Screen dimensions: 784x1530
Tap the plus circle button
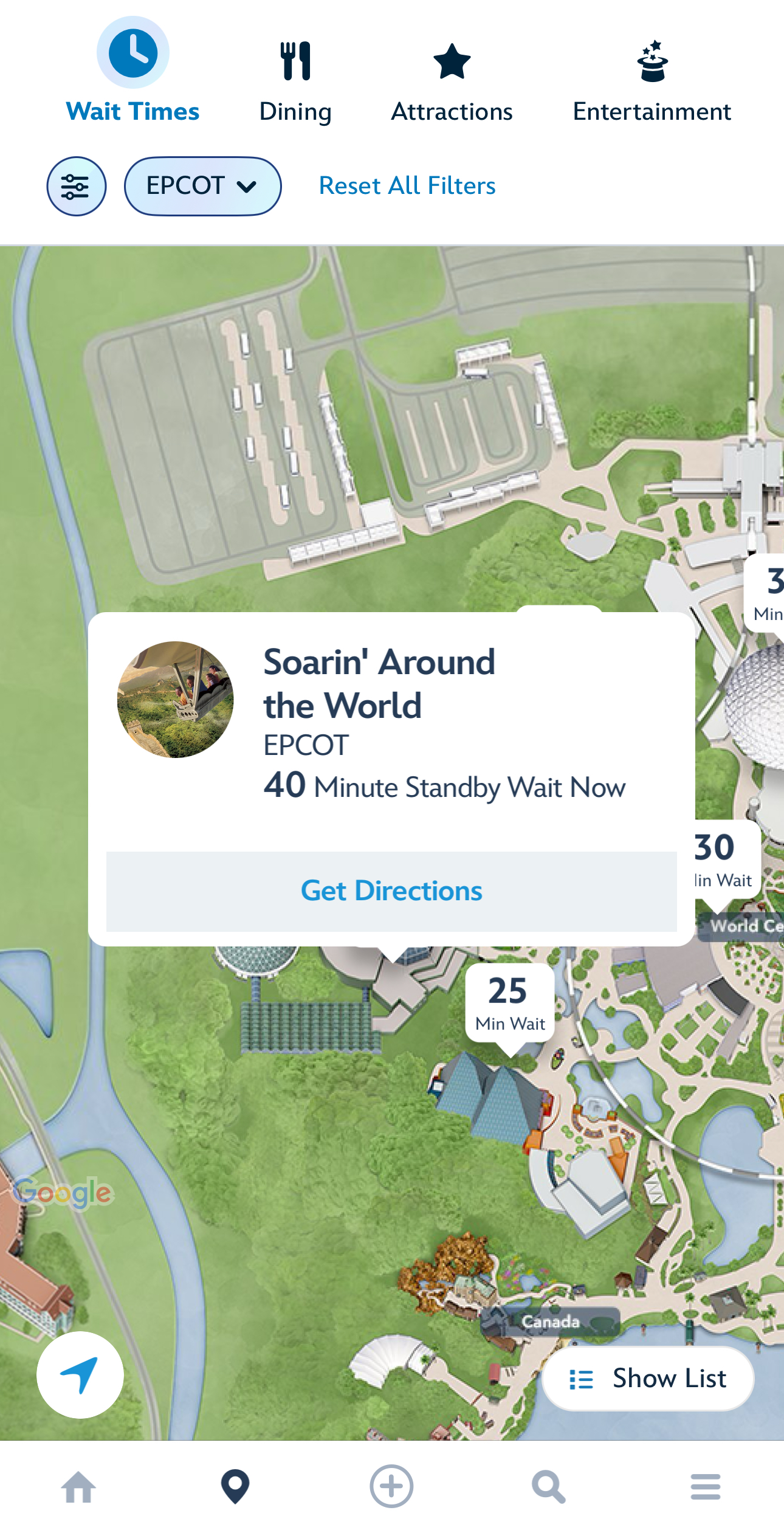391,1487
